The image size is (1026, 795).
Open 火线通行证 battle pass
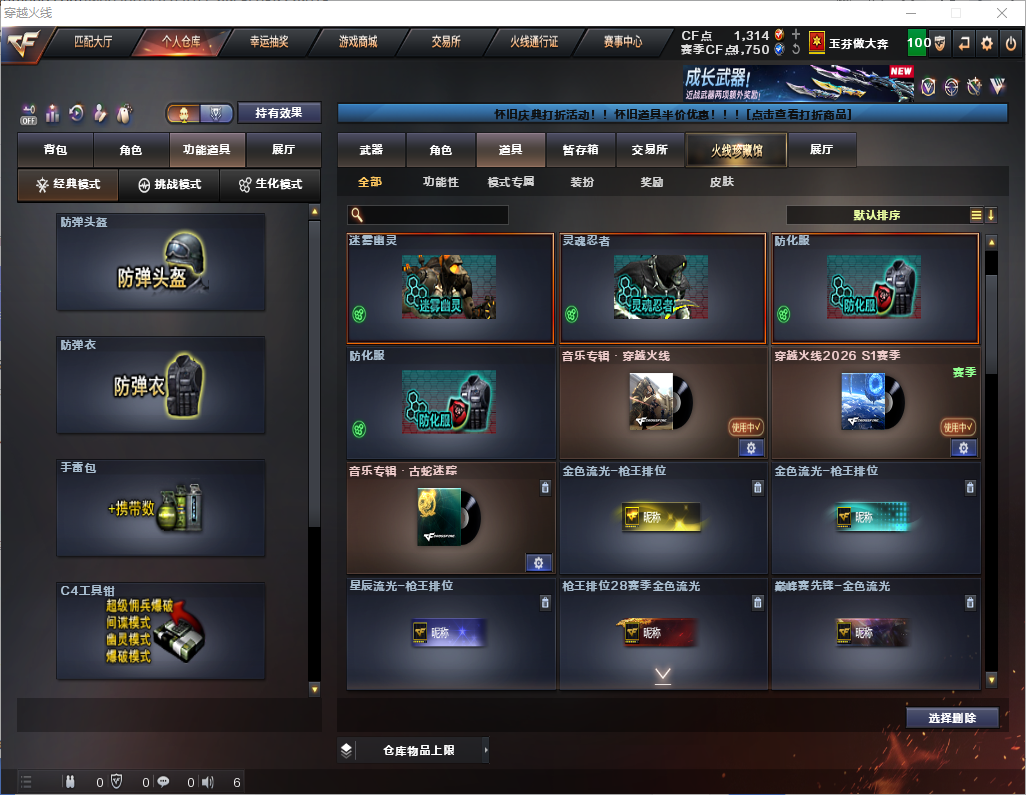tap(534, 42)
